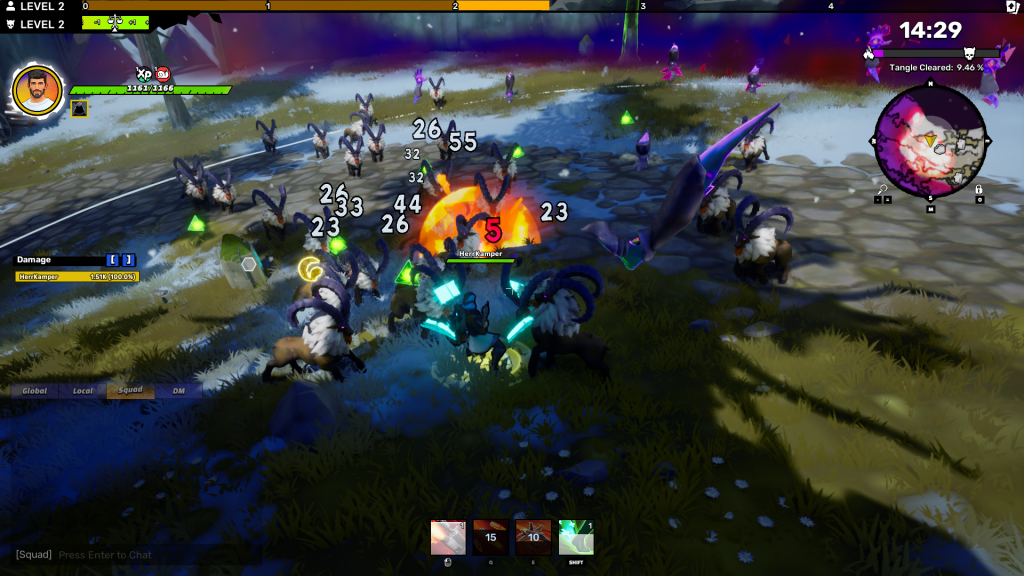Click the minimap magnifier zoom icon
The image size is (1024, 576).
[882, 188]
